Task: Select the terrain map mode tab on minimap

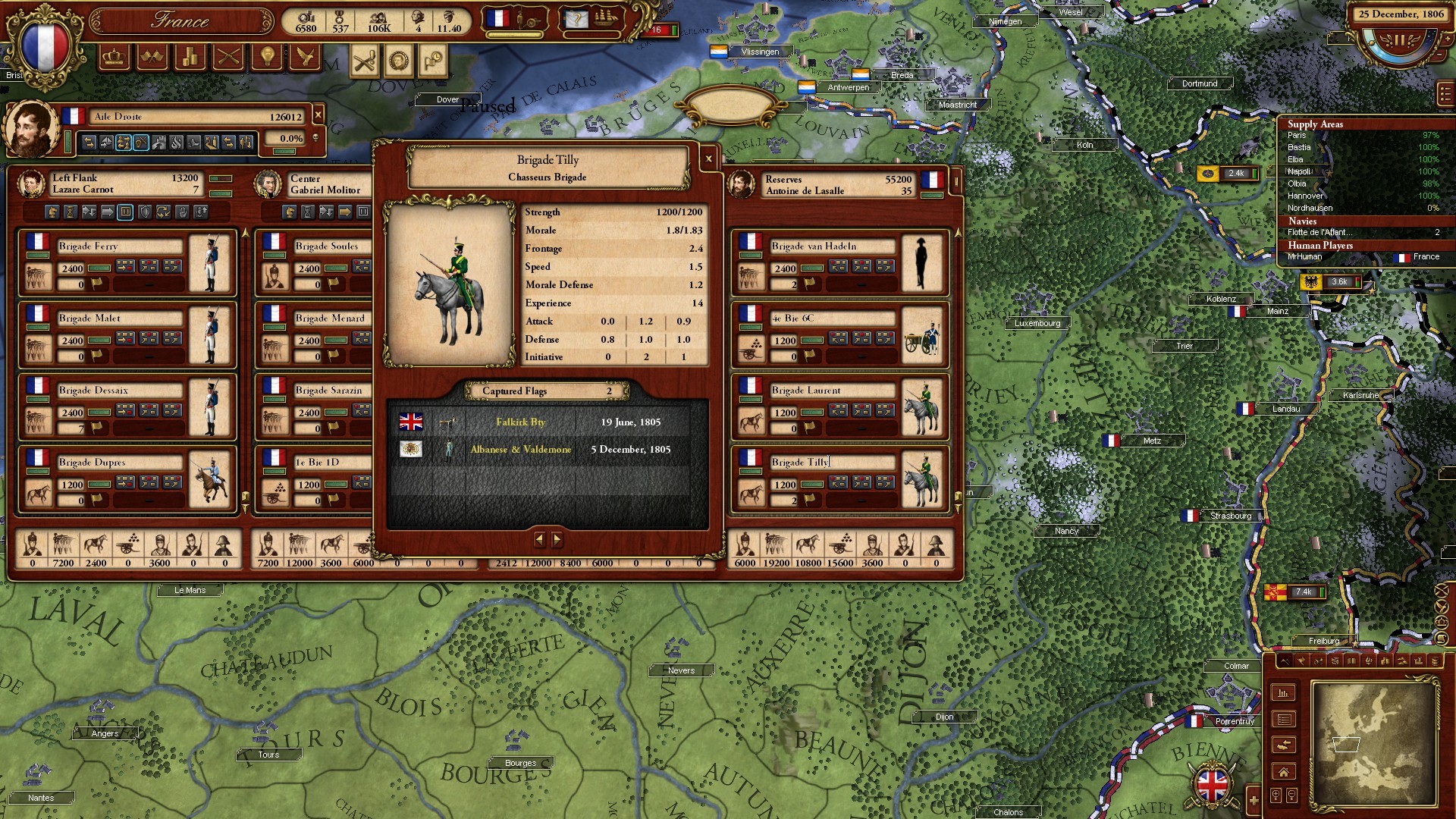Action: coord(1285,661)
